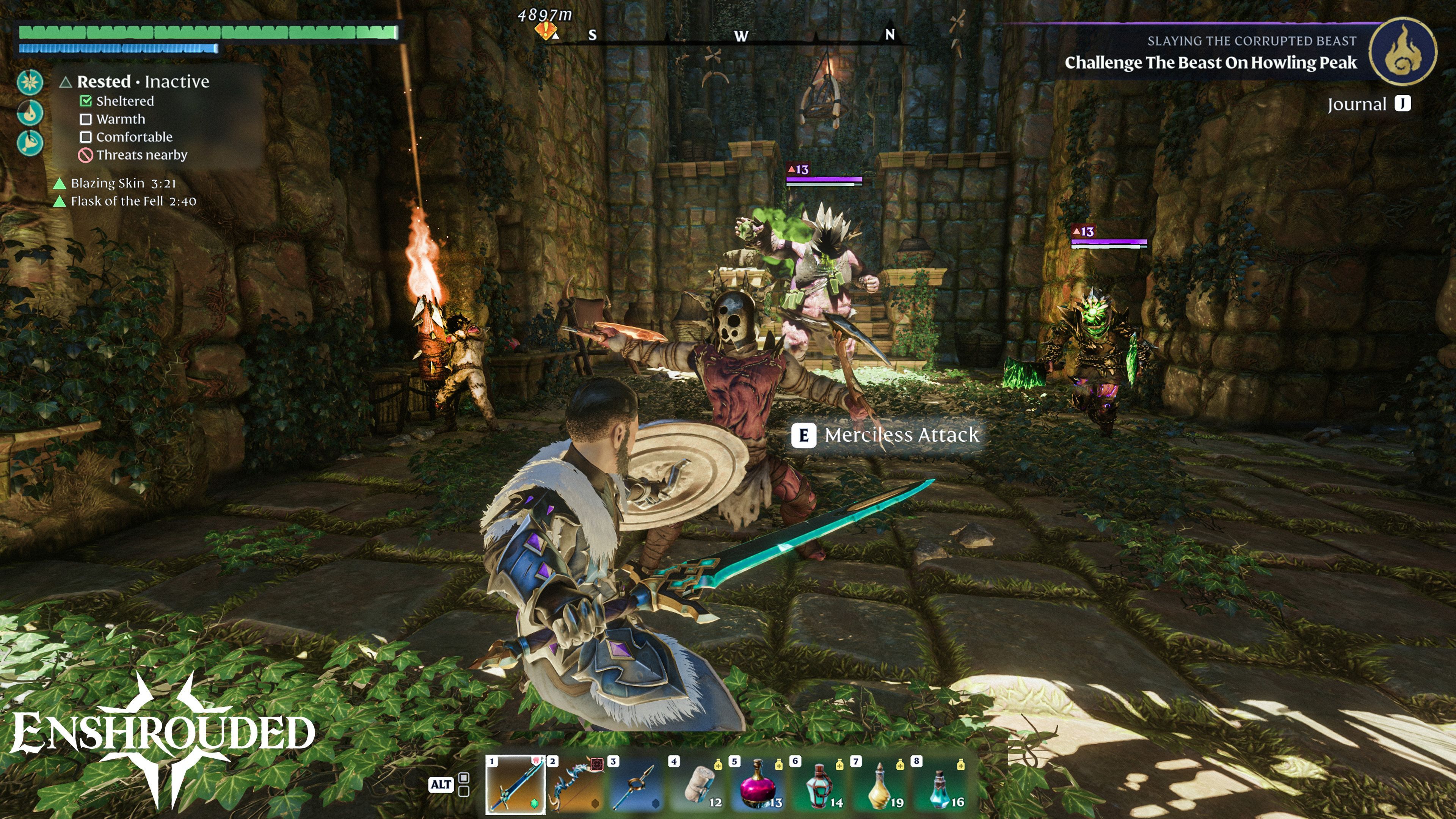The width and height of the screenshot is (1456, 819).
Task: Use the yellow swirled potion in slot 7
Action: 880,784
